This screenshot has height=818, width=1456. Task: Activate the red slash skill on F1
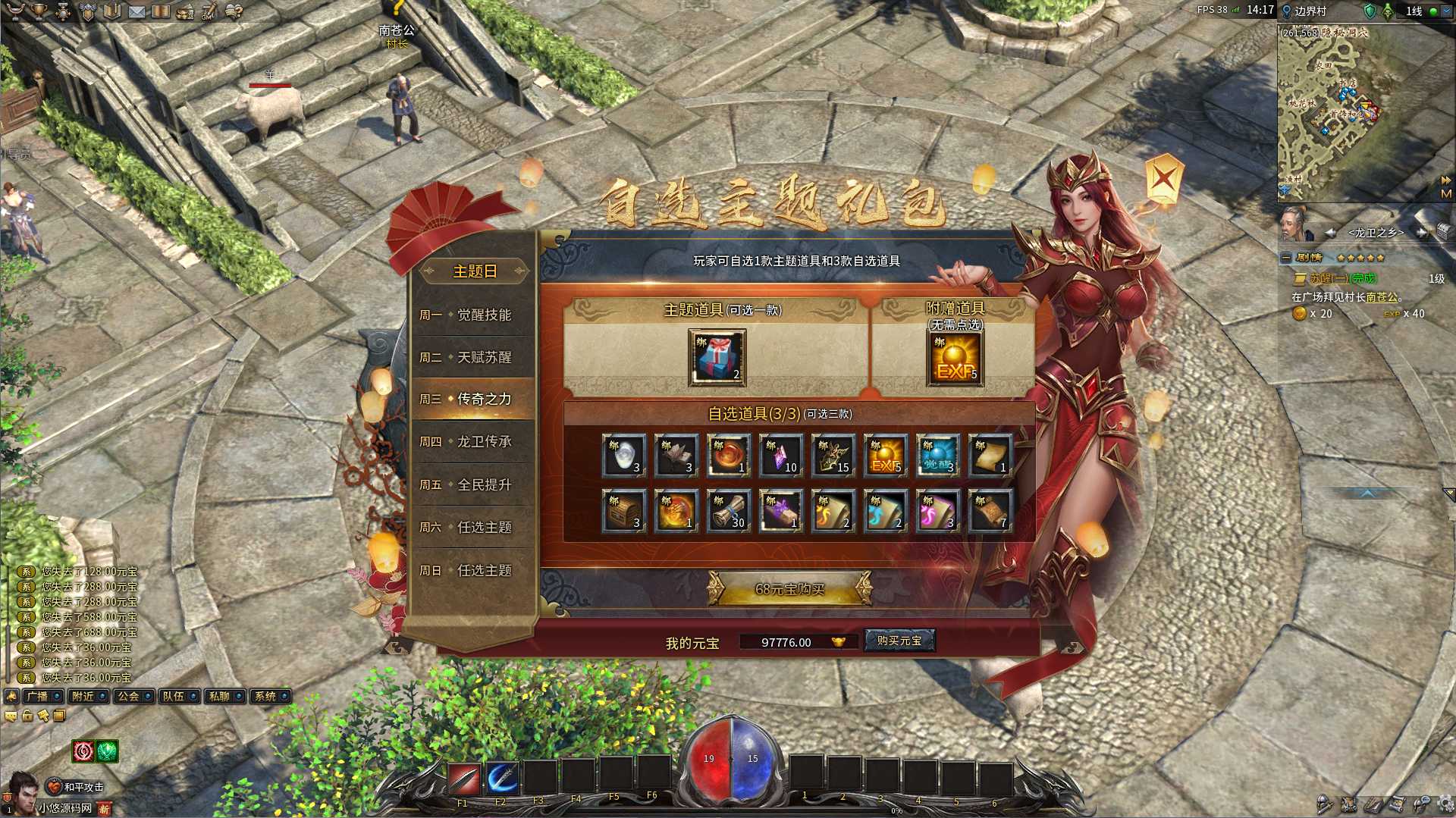pyautogui.click(x=463, y=778)
